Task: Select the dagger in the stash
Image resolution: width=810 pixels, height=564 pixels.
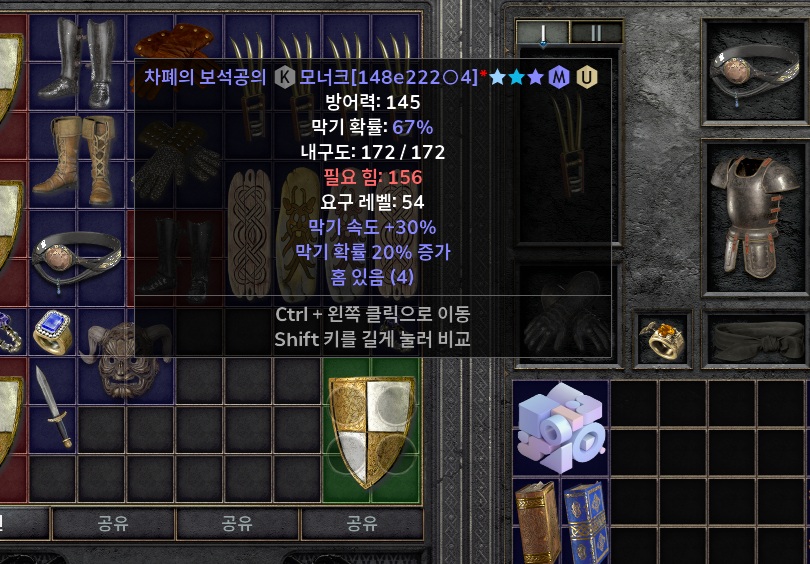Action: coord(52,404)
